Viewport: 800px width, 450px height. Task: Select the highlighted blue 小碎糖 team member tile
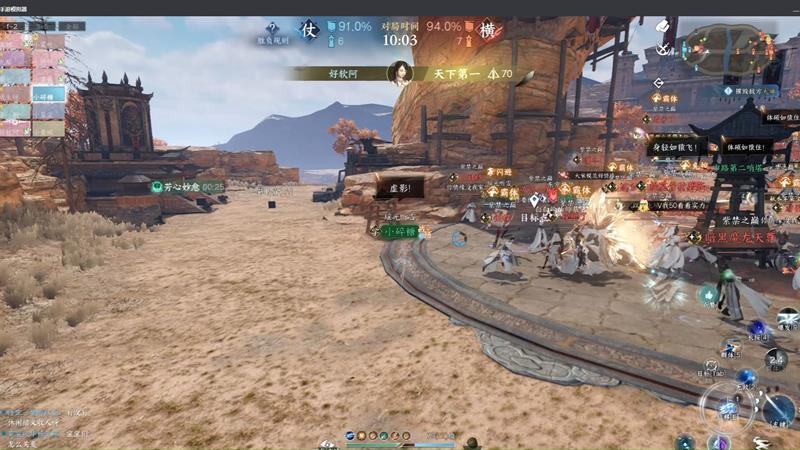(48, 93)
